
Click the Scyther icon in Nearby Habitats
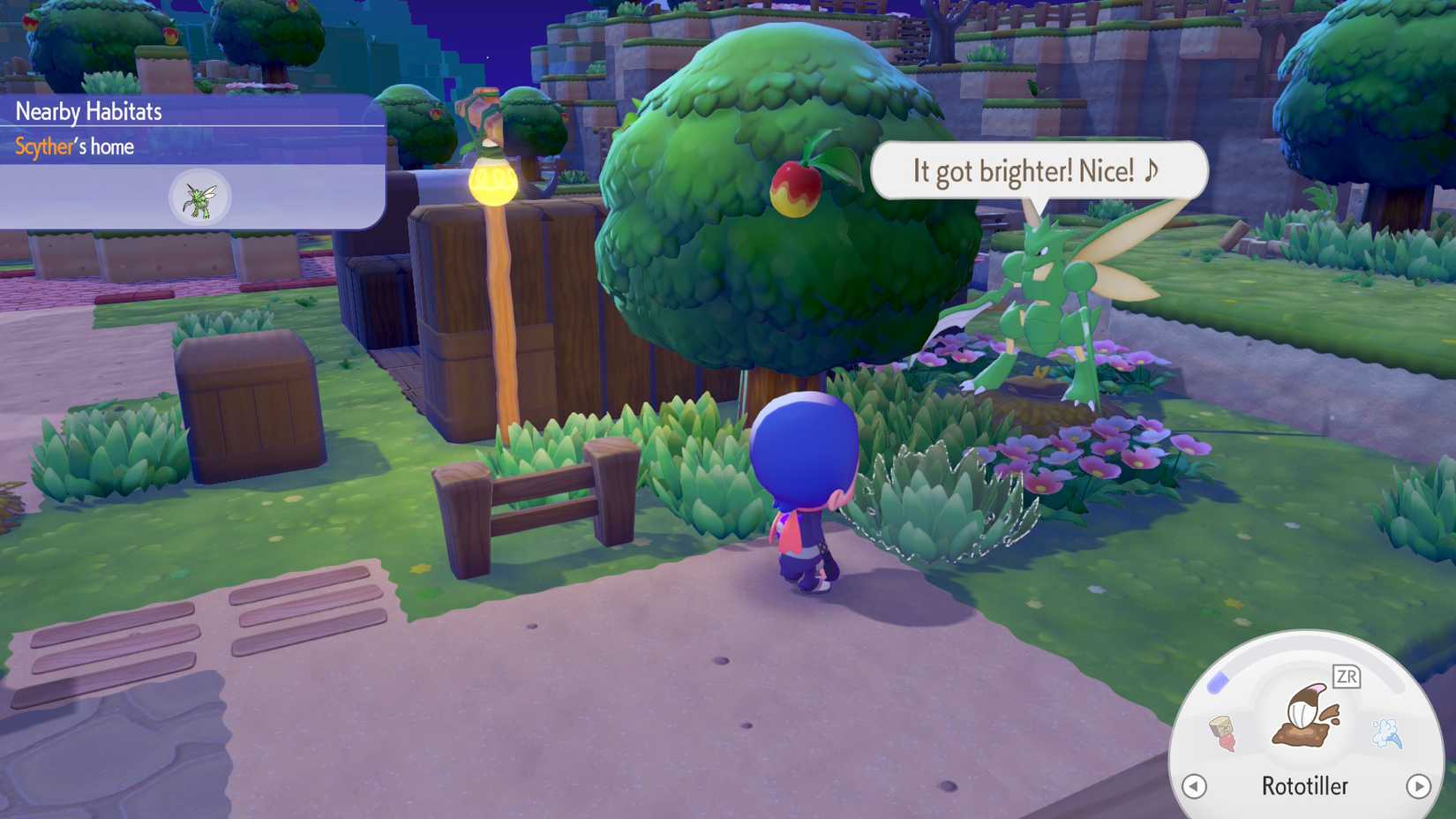200,196
